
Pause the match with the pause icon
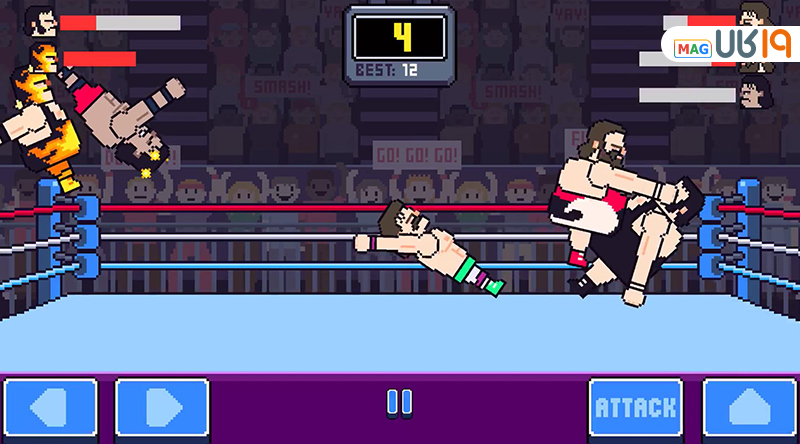tap(399, 403)
